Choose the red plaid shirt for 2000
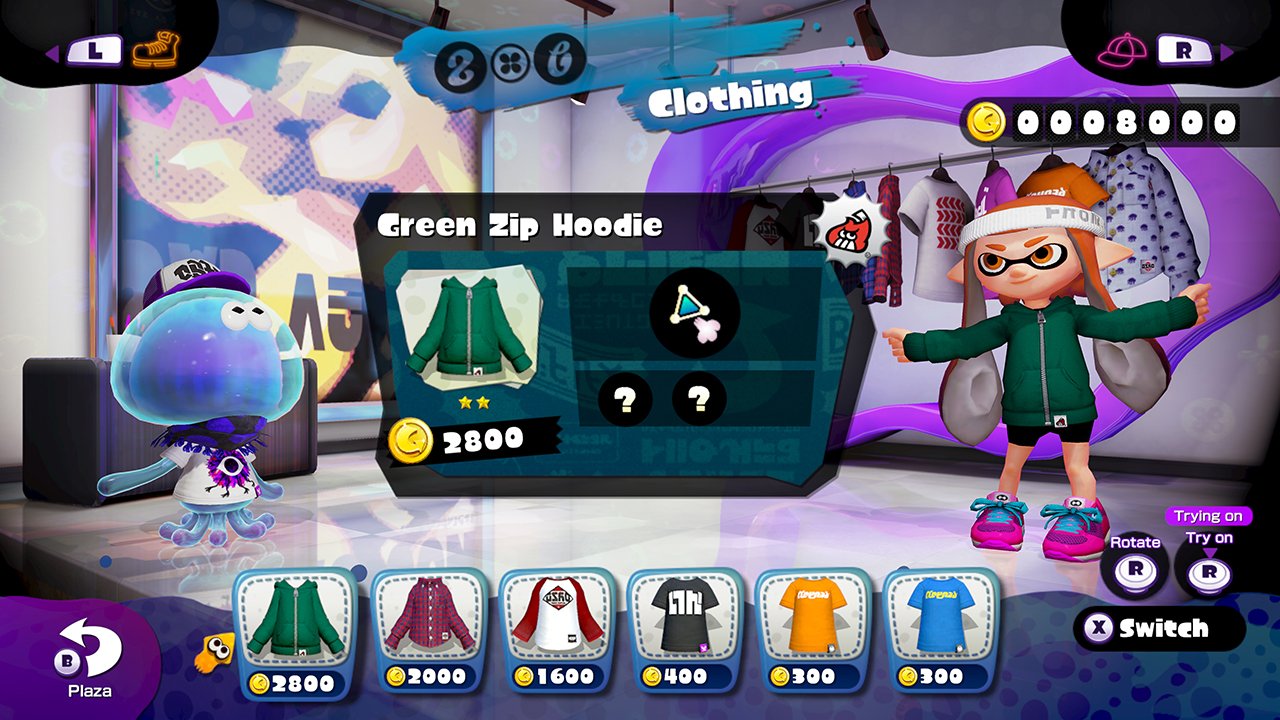The image size is (1280, 720). click(428, 632)
